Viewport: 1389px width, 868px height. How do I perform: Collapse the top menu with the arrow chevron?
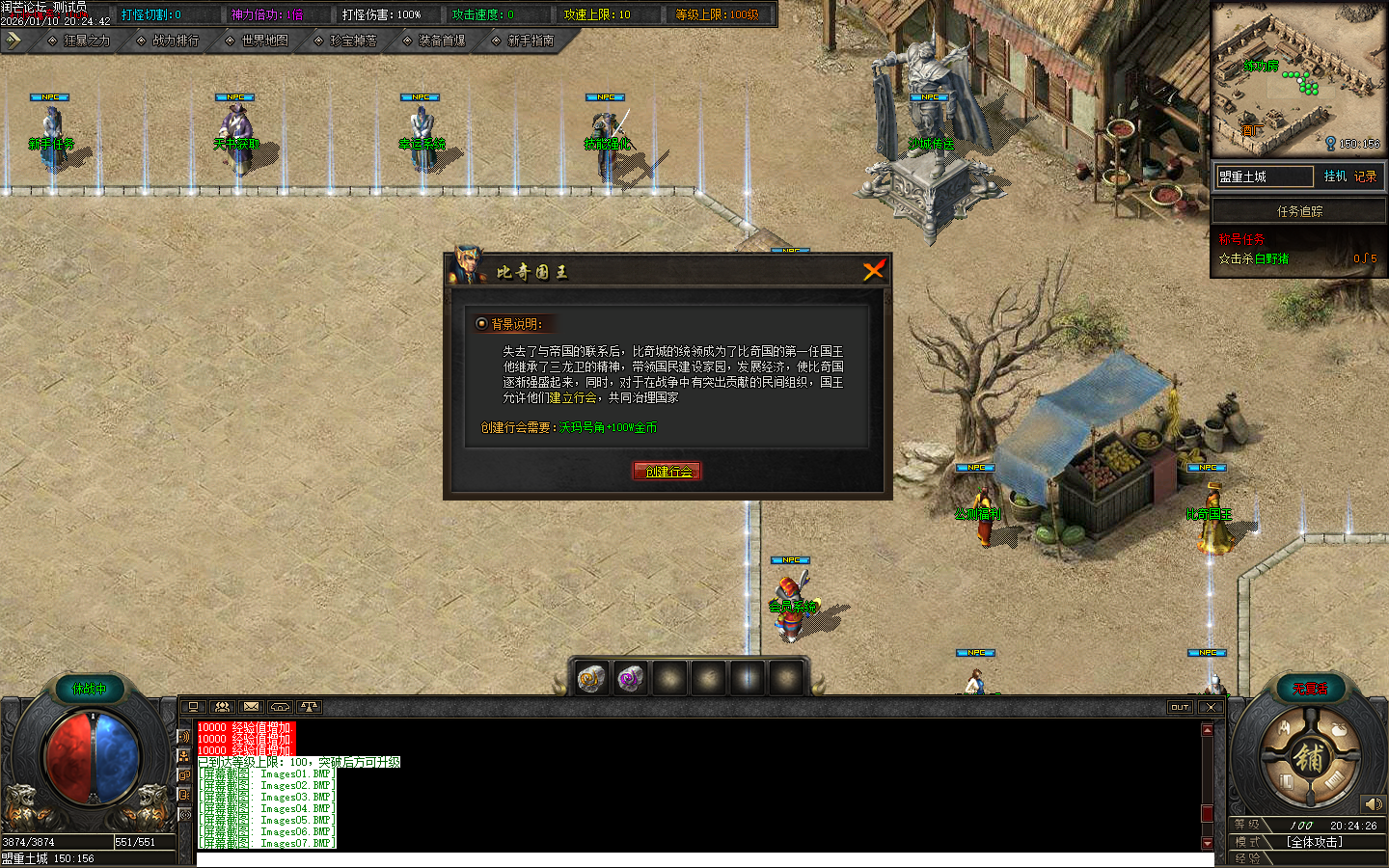tap(14, 41)
